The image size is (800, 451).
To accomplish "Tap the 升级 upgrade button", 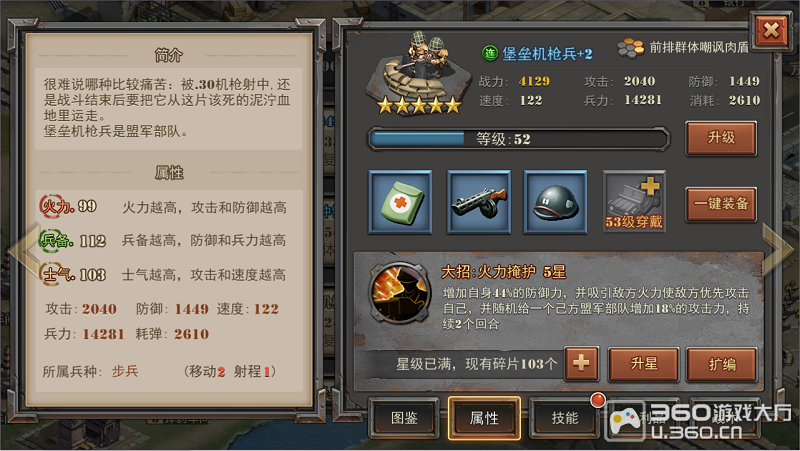I will 720,138.
